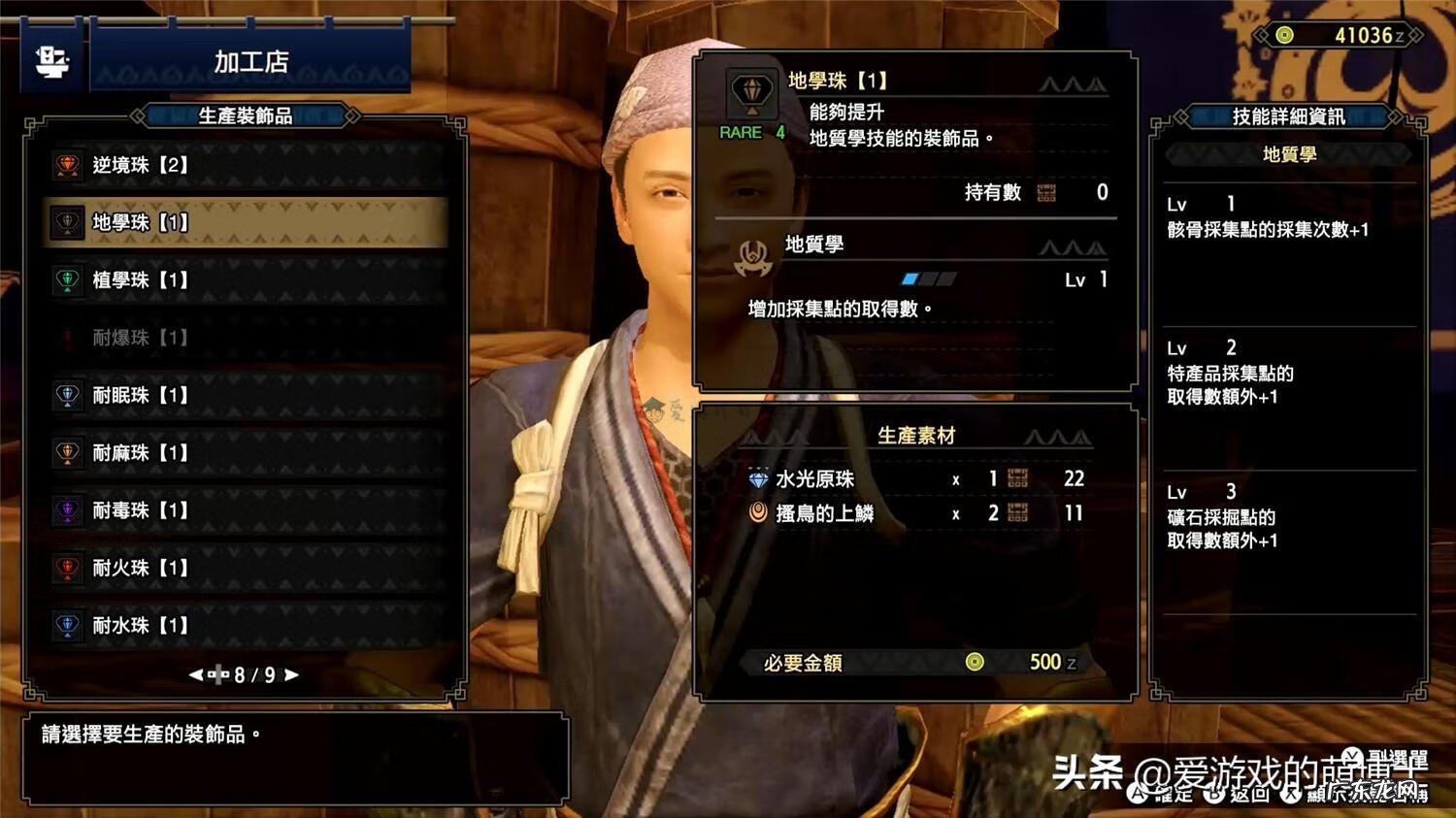Viewport: 1456px width, 818px height.
Task: Click the smithy hammer icon top-left
Action: (50, 60)
